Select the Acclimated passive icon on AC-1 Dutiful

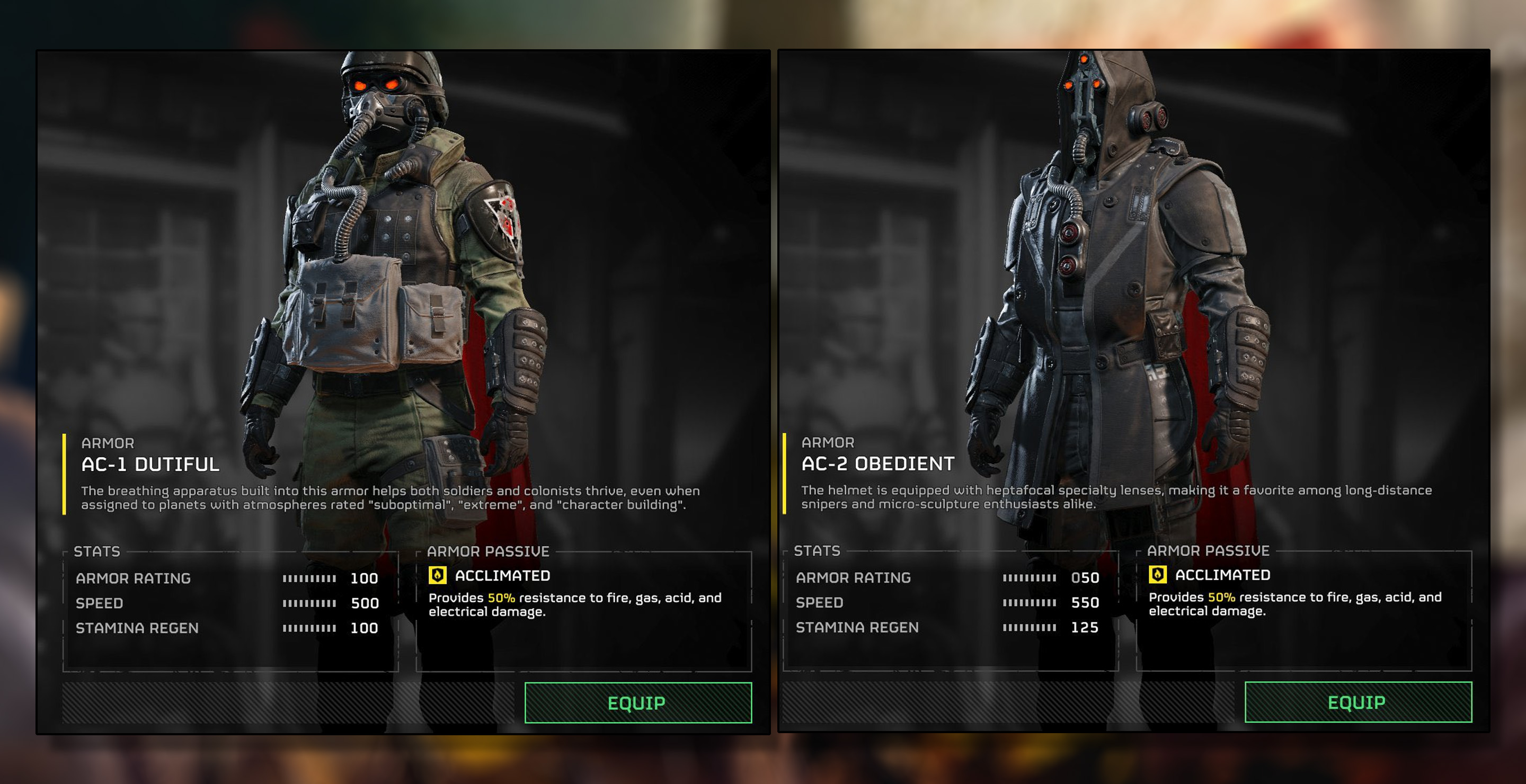coord(438,575)
